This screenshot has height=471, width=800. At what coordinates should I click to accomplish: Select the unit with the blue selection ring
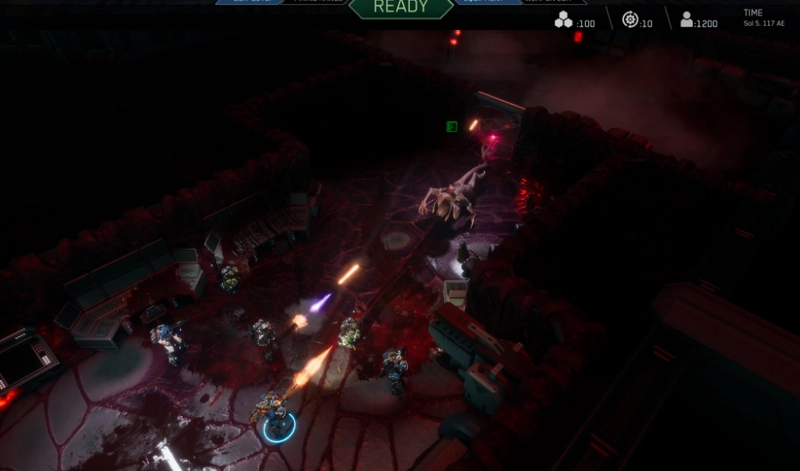pyautogui.click(x=276, y=416)
